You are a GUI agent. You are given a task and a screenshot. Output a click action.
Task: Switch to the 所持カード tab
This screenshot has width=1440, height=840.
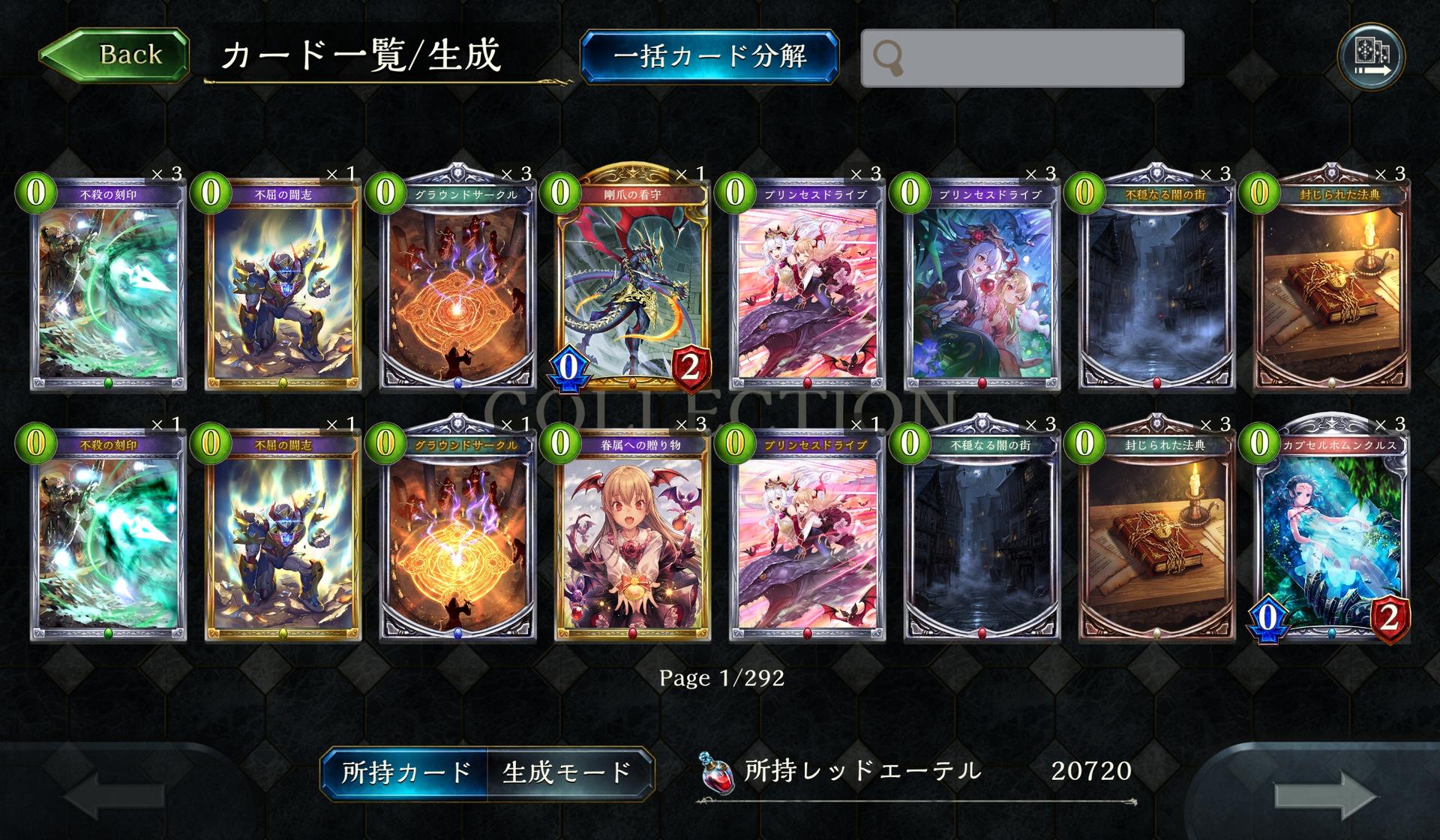pyautogui.click(x=406, y=772)
